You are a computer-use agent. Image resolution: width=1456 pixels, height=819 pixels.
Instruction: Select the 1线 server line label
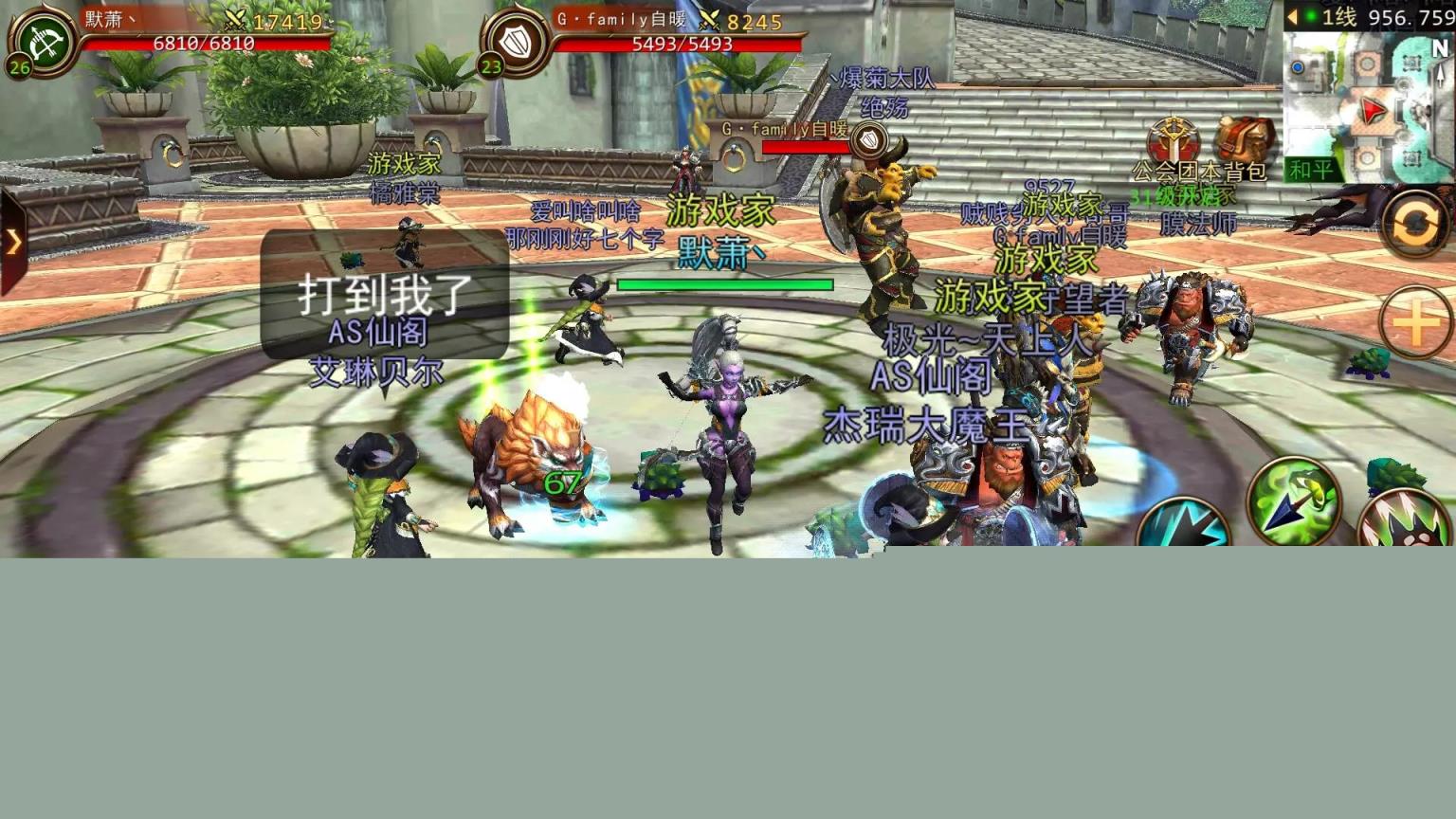click(1341, 16)
